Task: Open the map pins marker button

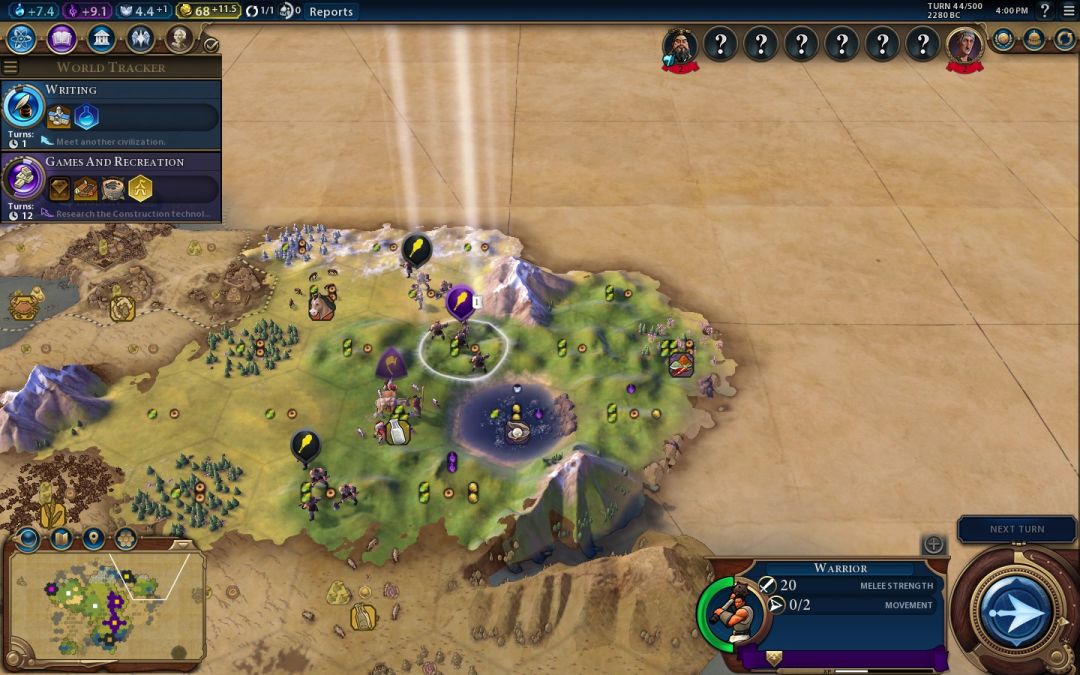Action: [93, 539]
